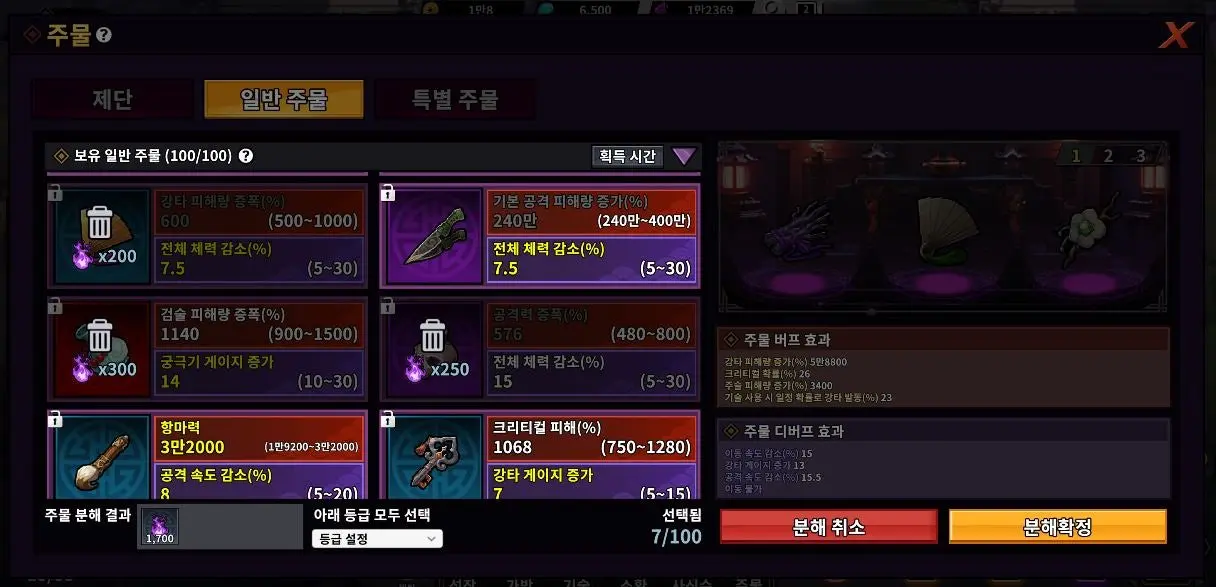Switch to talisman preset 3

[1140, 156]
